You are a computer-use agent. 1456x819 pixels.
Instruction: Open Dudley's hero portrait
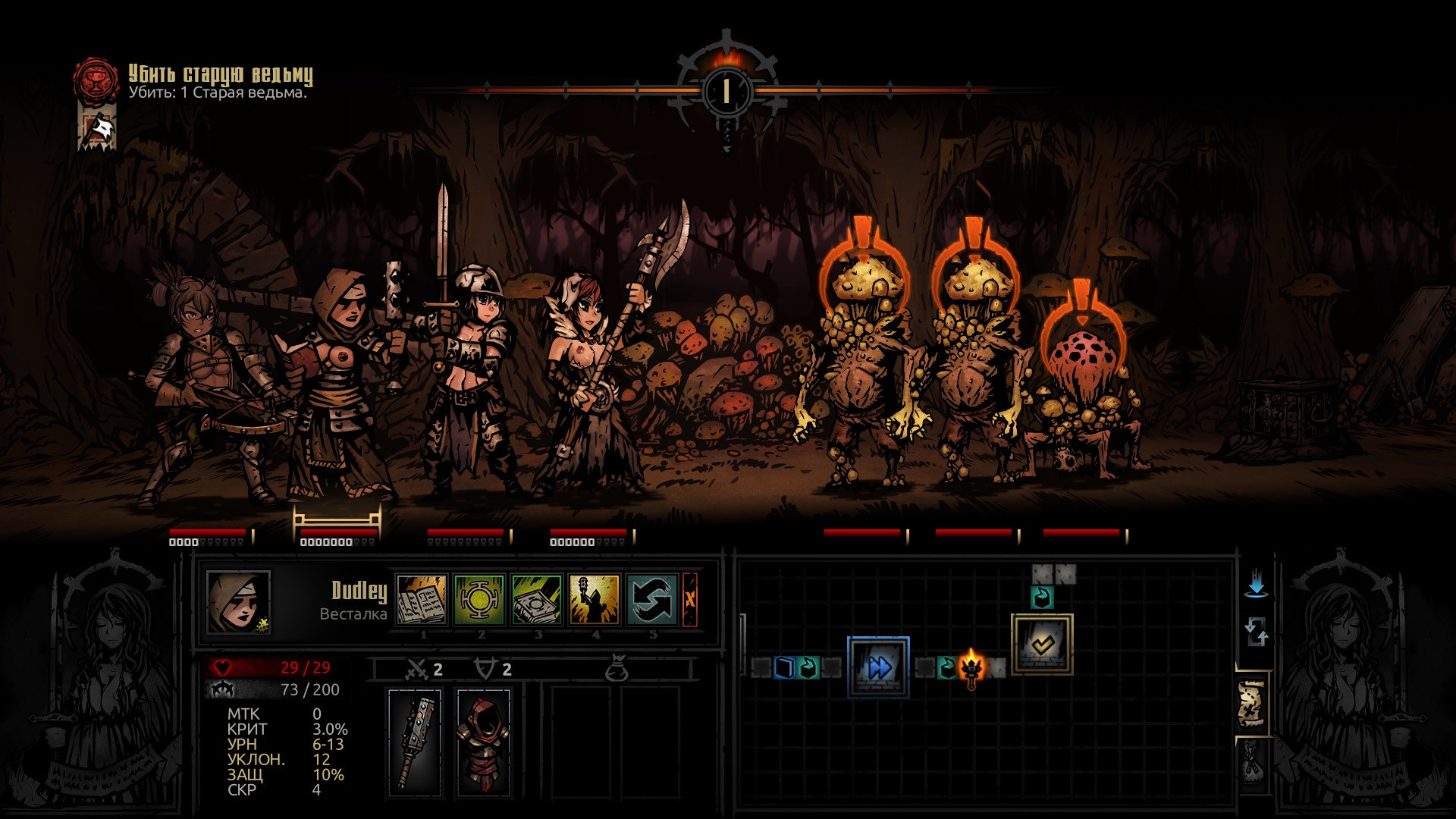238,602
